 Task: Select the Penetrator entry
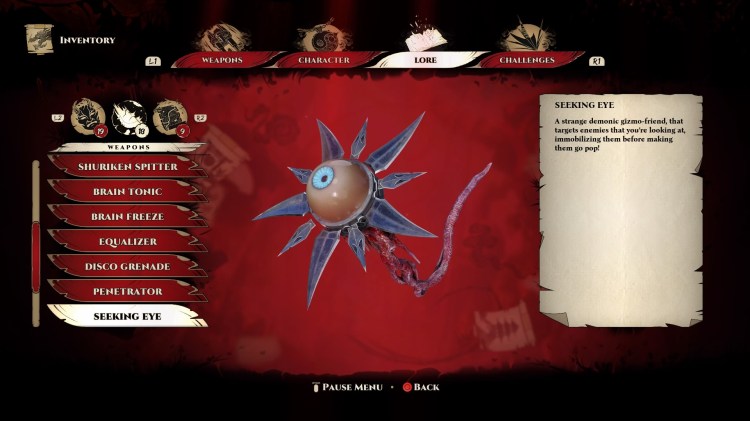128,291
